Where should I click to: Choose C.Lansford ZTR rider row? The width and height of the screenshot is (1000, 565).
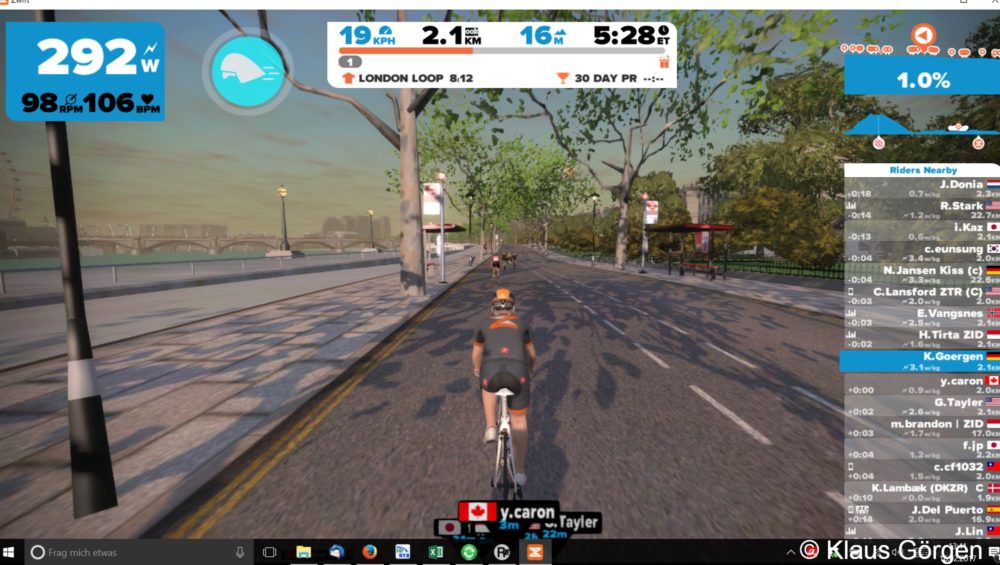pos(920,295)
